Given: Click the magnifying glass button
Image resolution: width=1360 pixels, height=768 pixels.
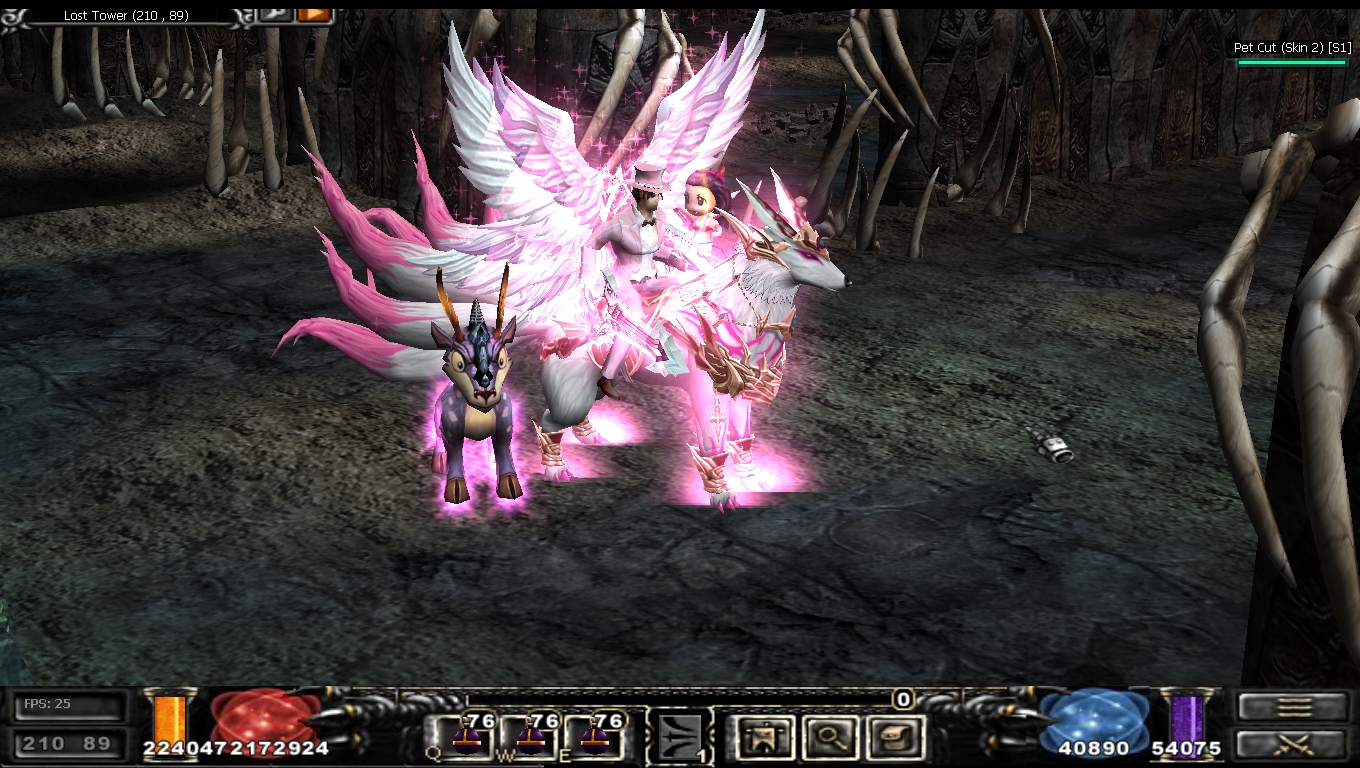Looking at the screenshot, I should coord(828,738).
